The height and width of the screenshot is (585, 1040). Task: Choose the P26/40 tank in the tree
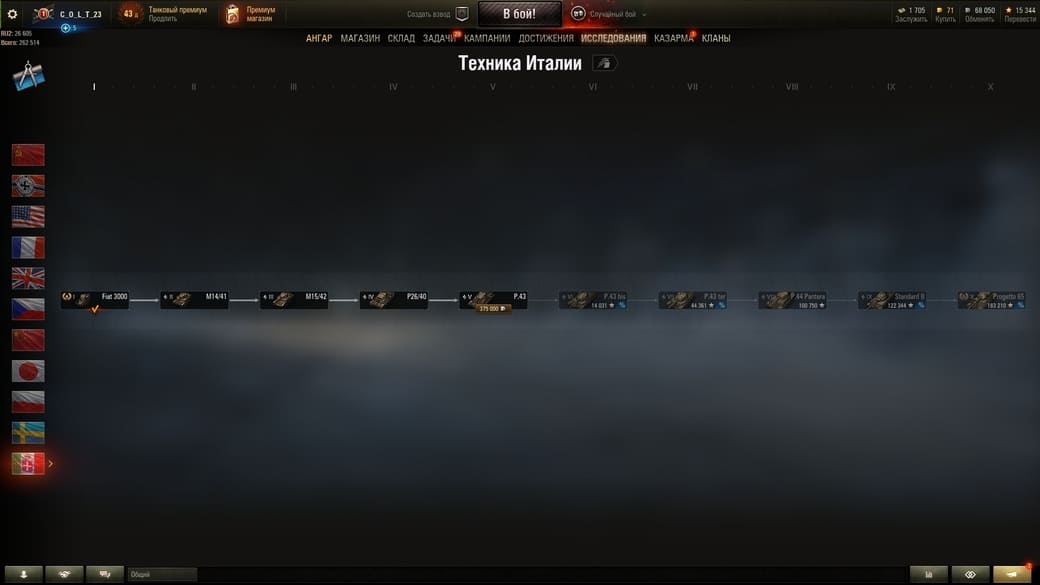tap(394, 299)
